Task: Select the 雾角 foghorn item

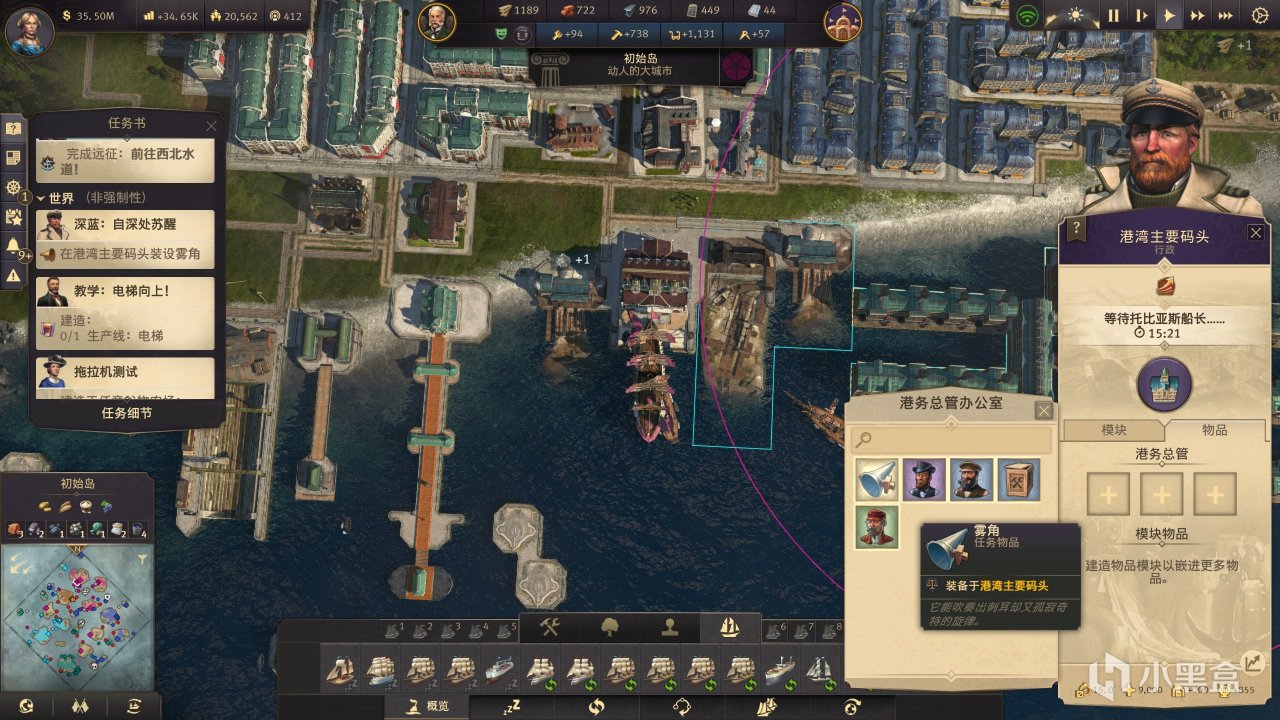Action: tap(877, 480)
